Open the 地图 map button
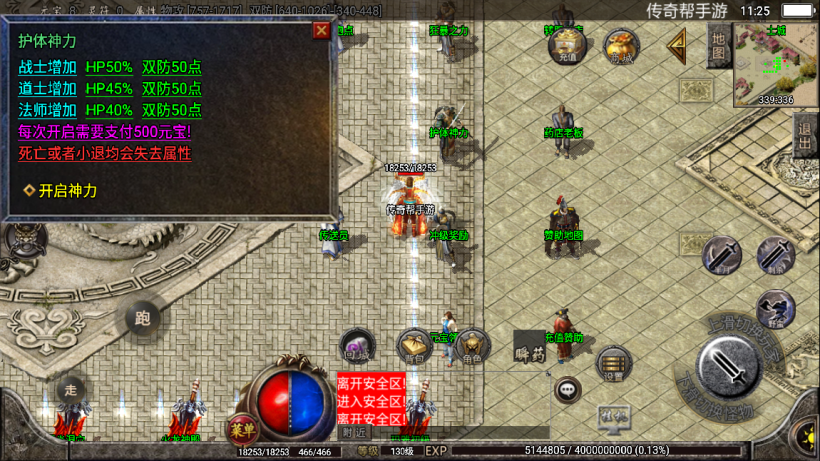The image size is (820, 461). click(718, 46)
